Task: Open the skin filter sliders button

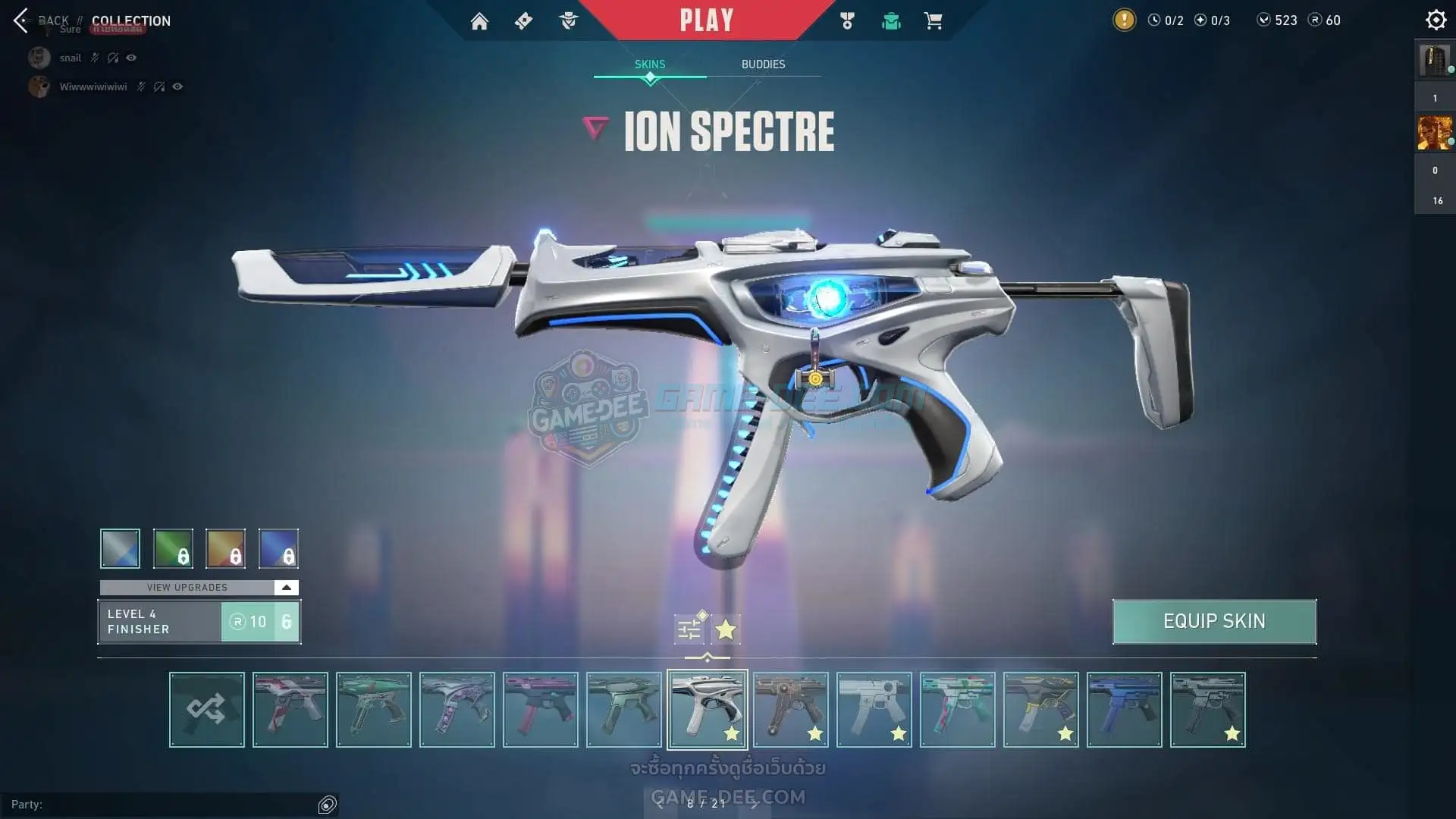Action: click(x=689, y=629)
